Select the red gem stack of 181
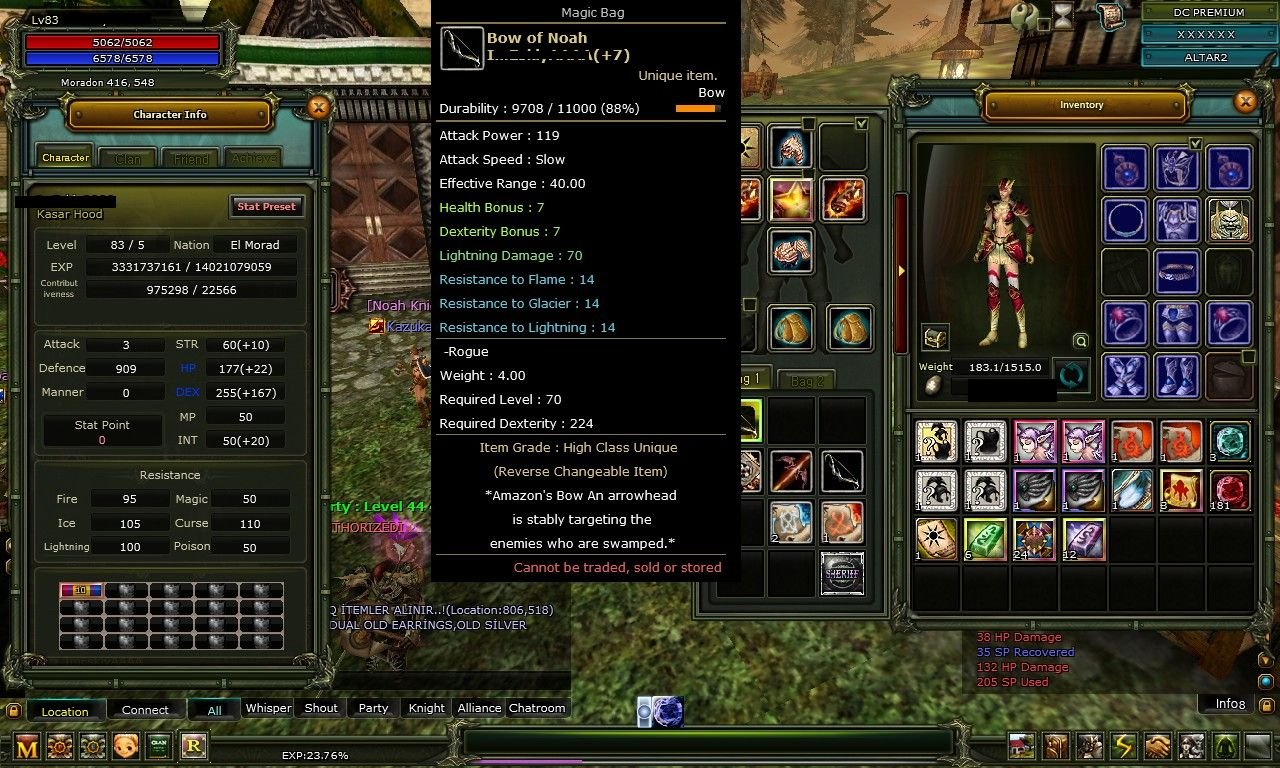 coord(1229,490)
